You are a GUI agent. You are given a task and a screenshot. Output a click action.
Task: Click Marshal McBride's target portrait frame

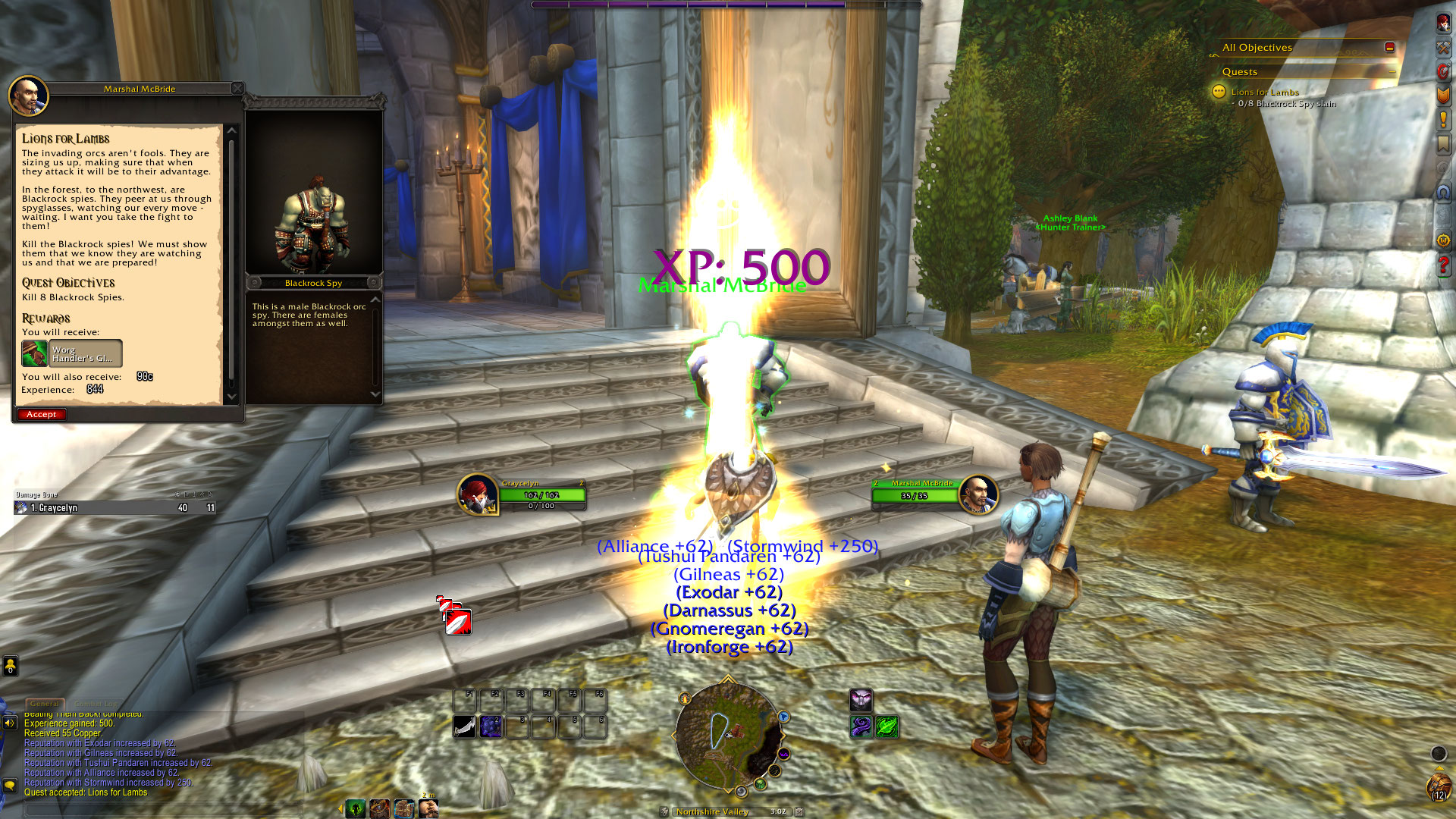coord(977,494)
